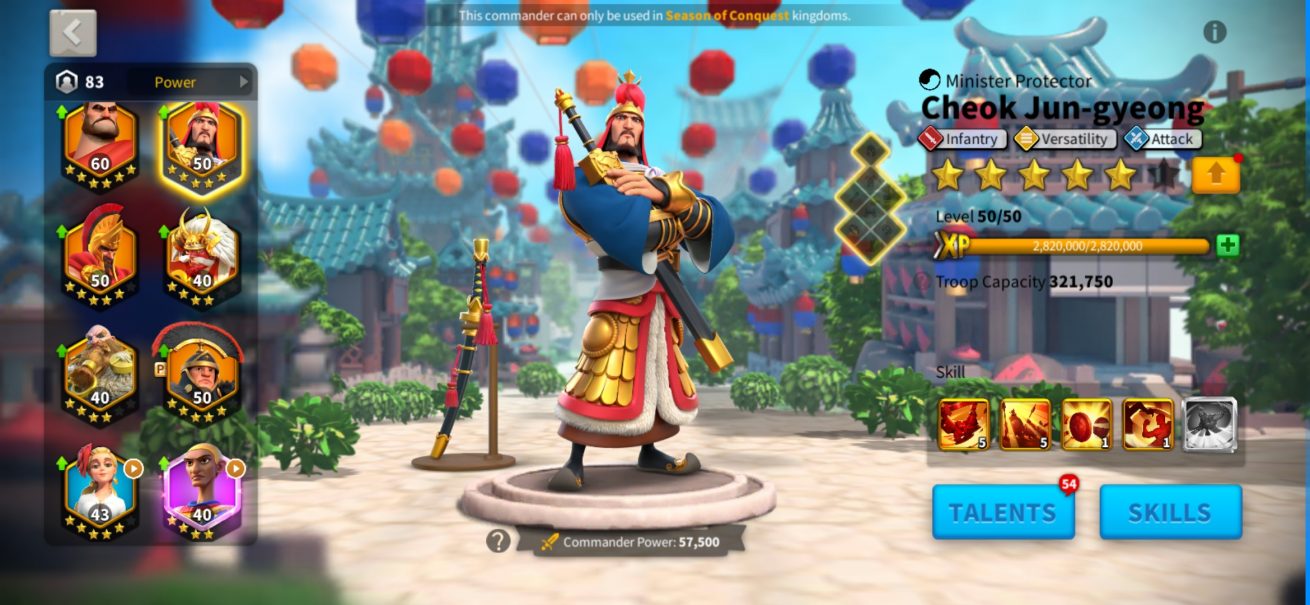Inspect the Versatility specialty tag
Viewport: 1310px width, 605px height.
(x=1064, y=139)
